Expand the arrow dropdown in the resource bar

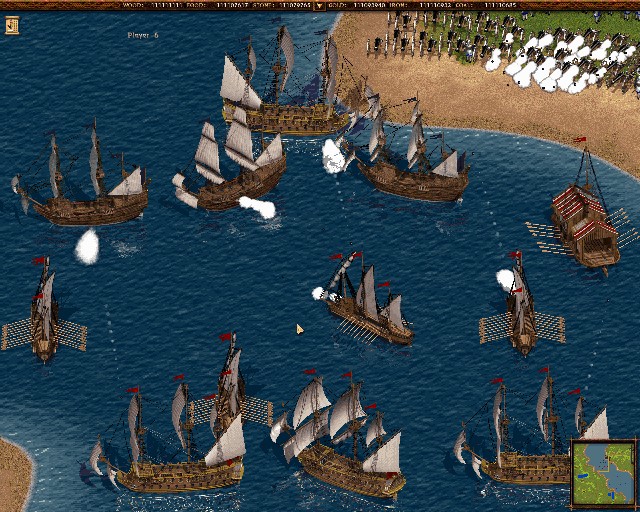pyautogui.click(x=319, y=5)
